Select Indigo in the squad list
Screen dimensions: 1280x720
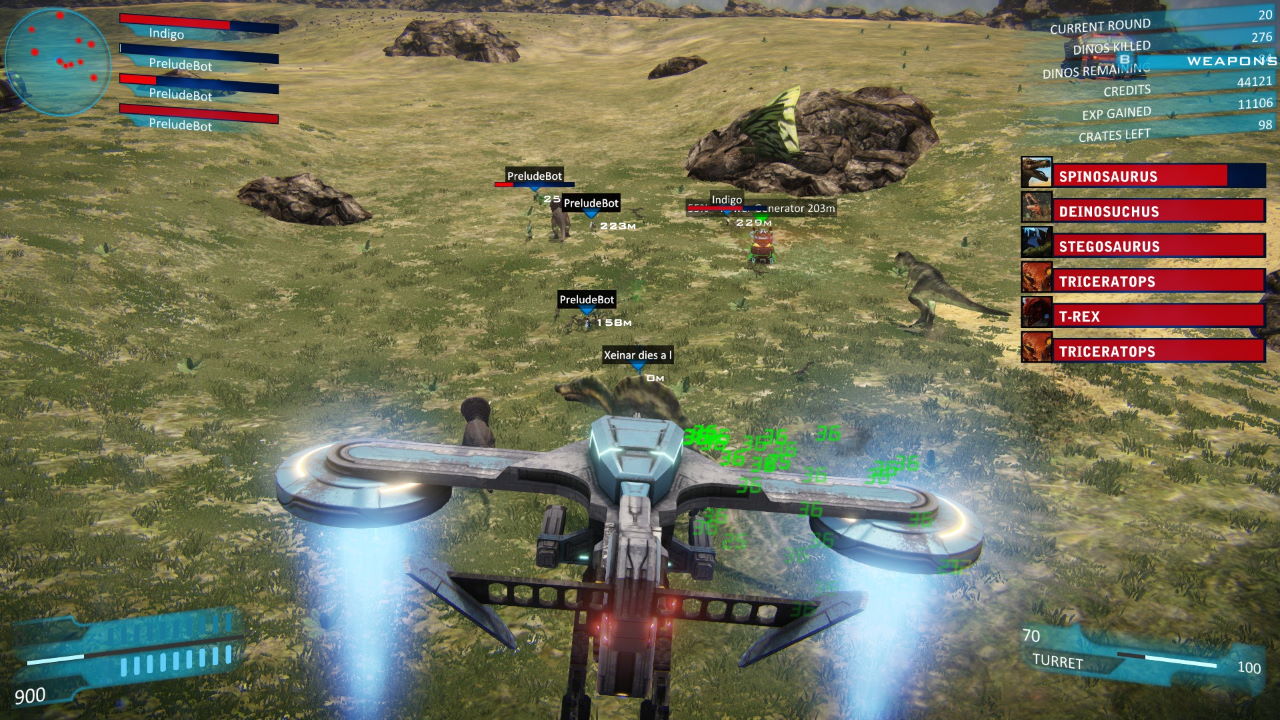(x=198, y=26)
